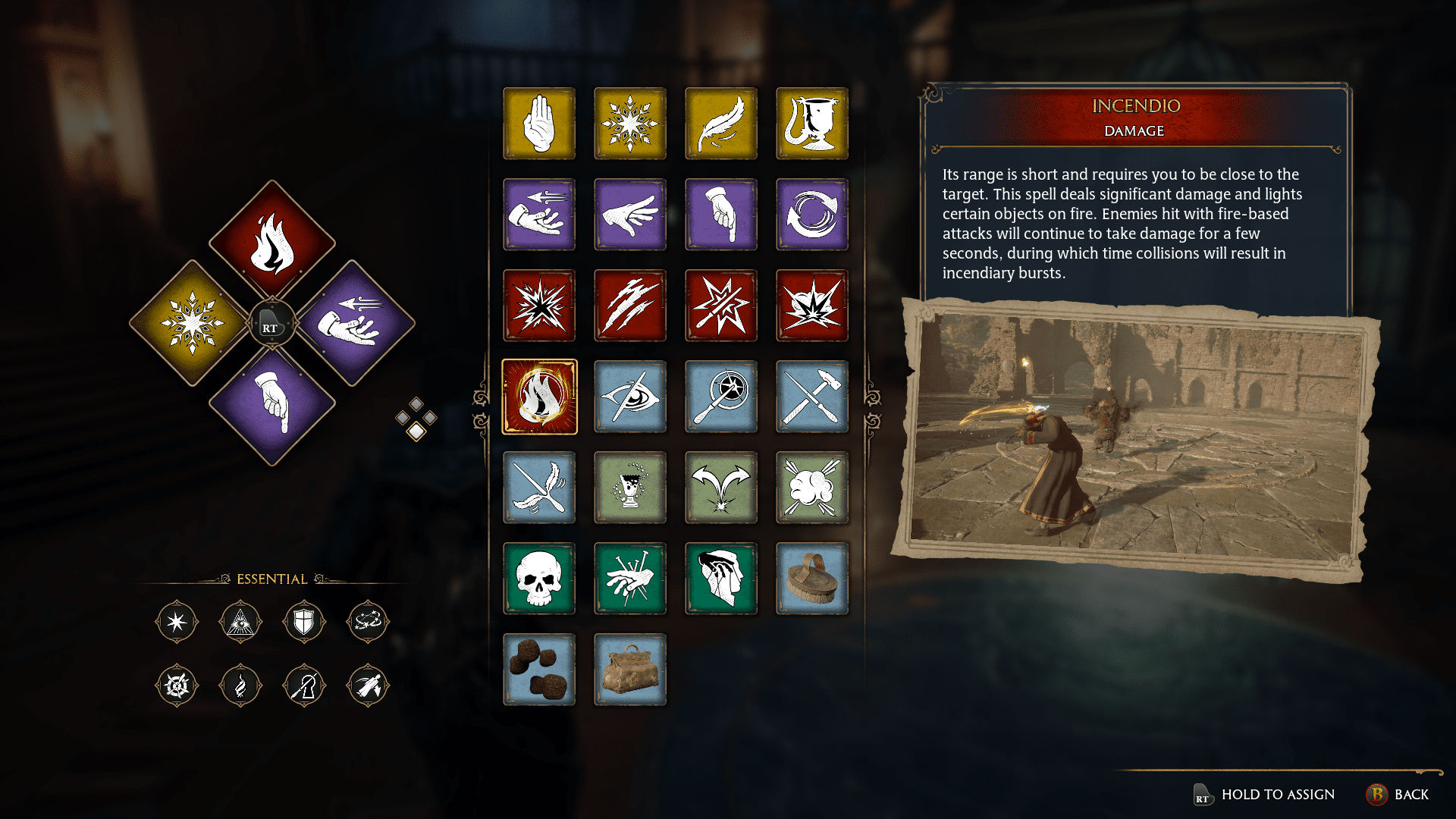Select the feed bag item in the bottom row
Image resolution: width=1456 pixels, height=819 pixels.
pyautogui.click(x=630, y=670)
